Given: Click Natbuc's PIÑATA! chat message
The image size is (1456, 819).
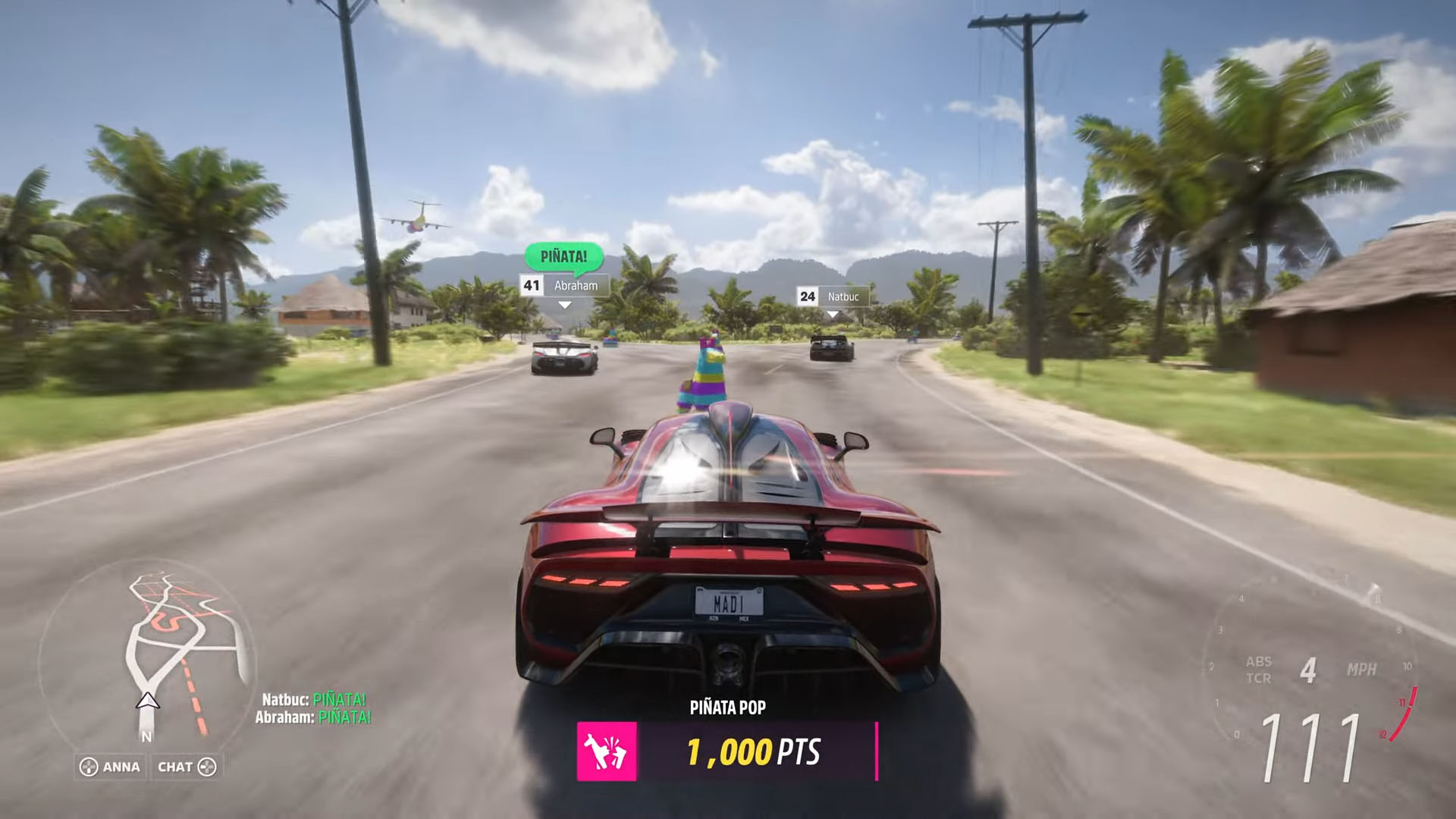Looking at the screenshot, I should click(x=314, y=699).
